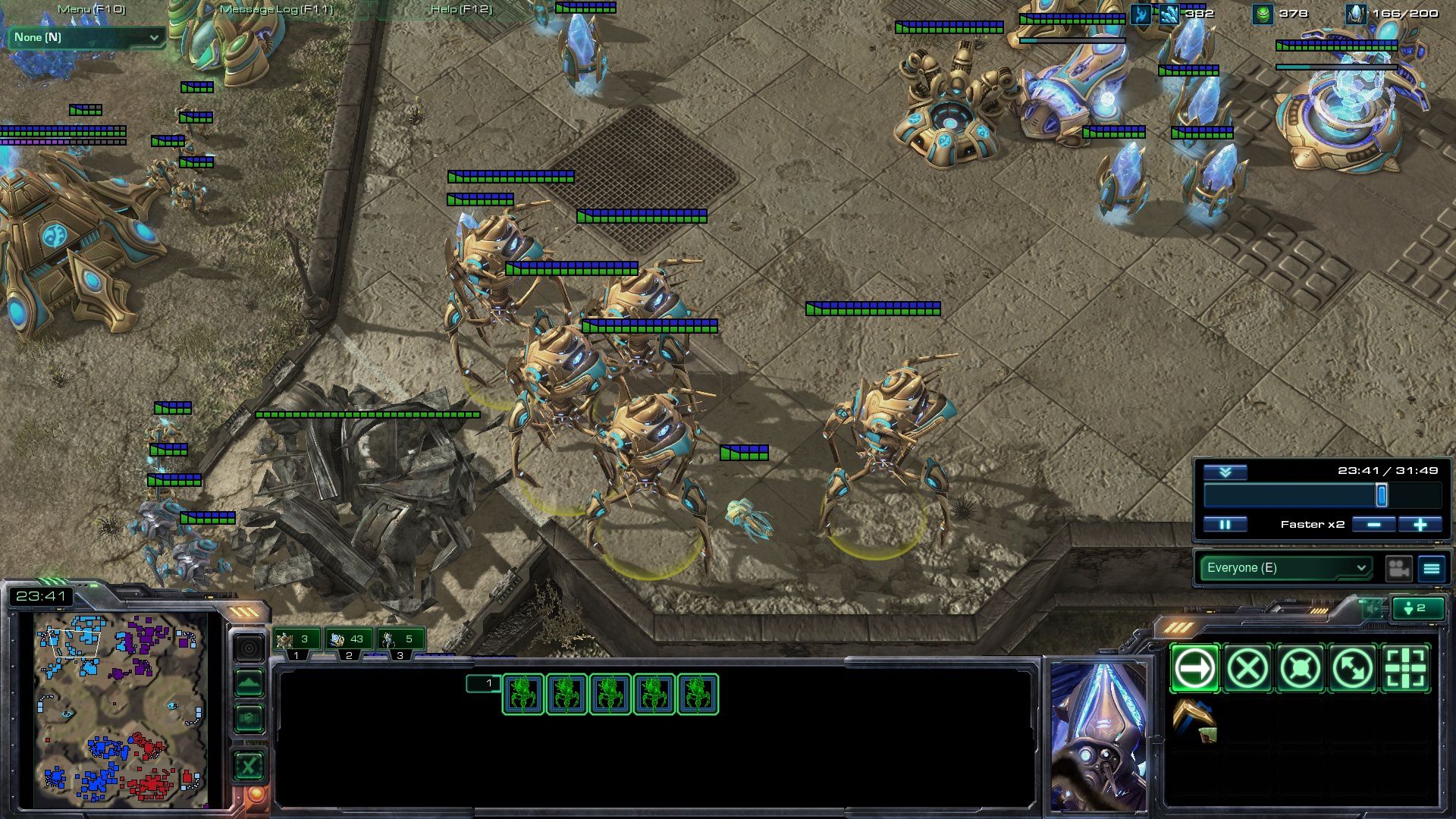The height and width of the screenshot is (819, 1456).
Task: Issue the Stop command
Action: click(x=1247, y=669)
